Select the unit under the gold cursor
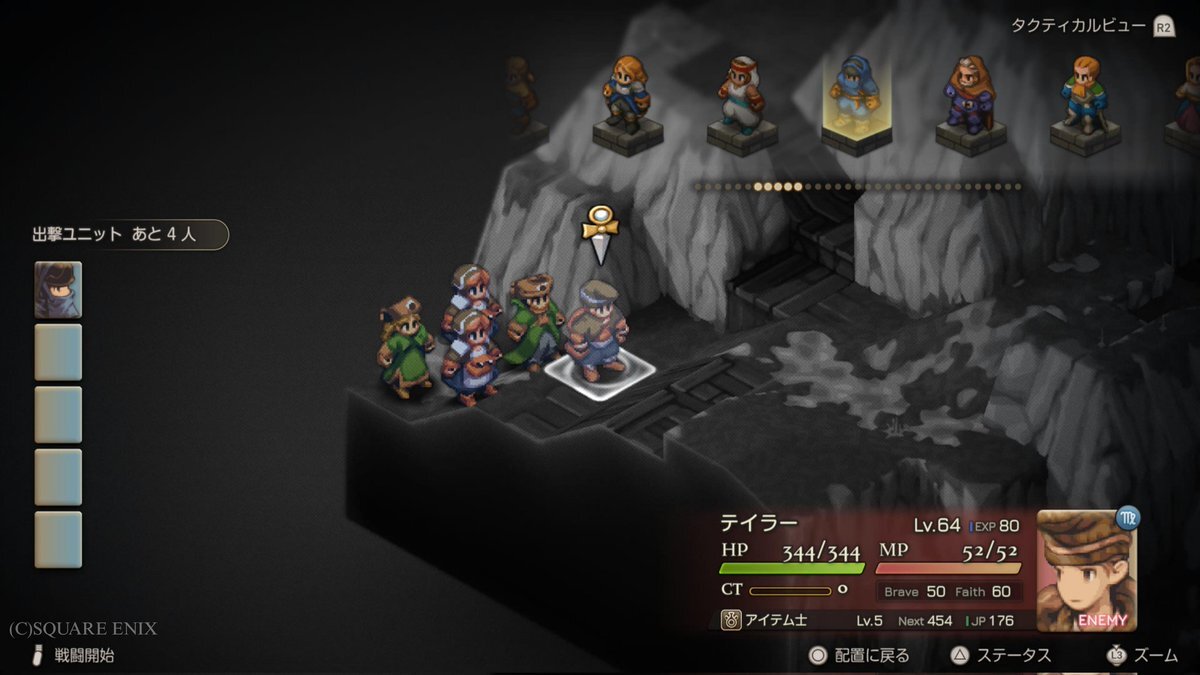This screenshot has width=1200, height=675. click(598, 330)
